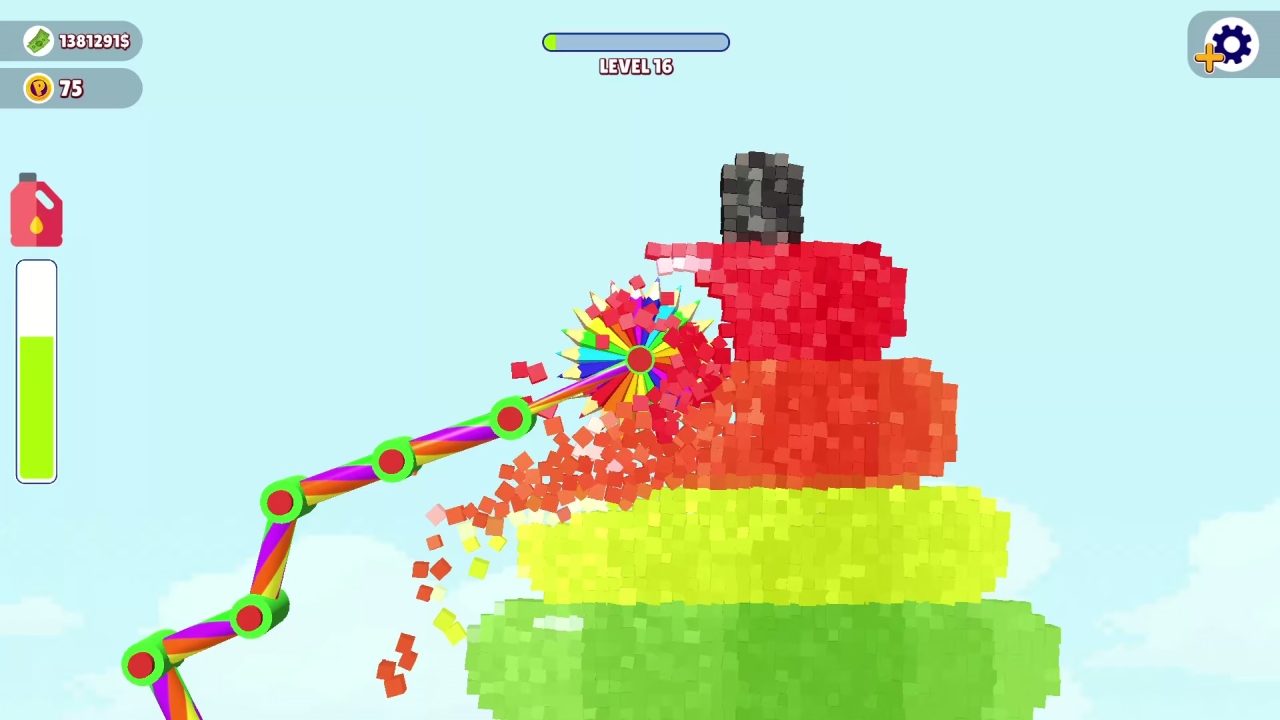The image size is (1280, 720).
Task: Select the golden P coin icon
Action: 38,88
